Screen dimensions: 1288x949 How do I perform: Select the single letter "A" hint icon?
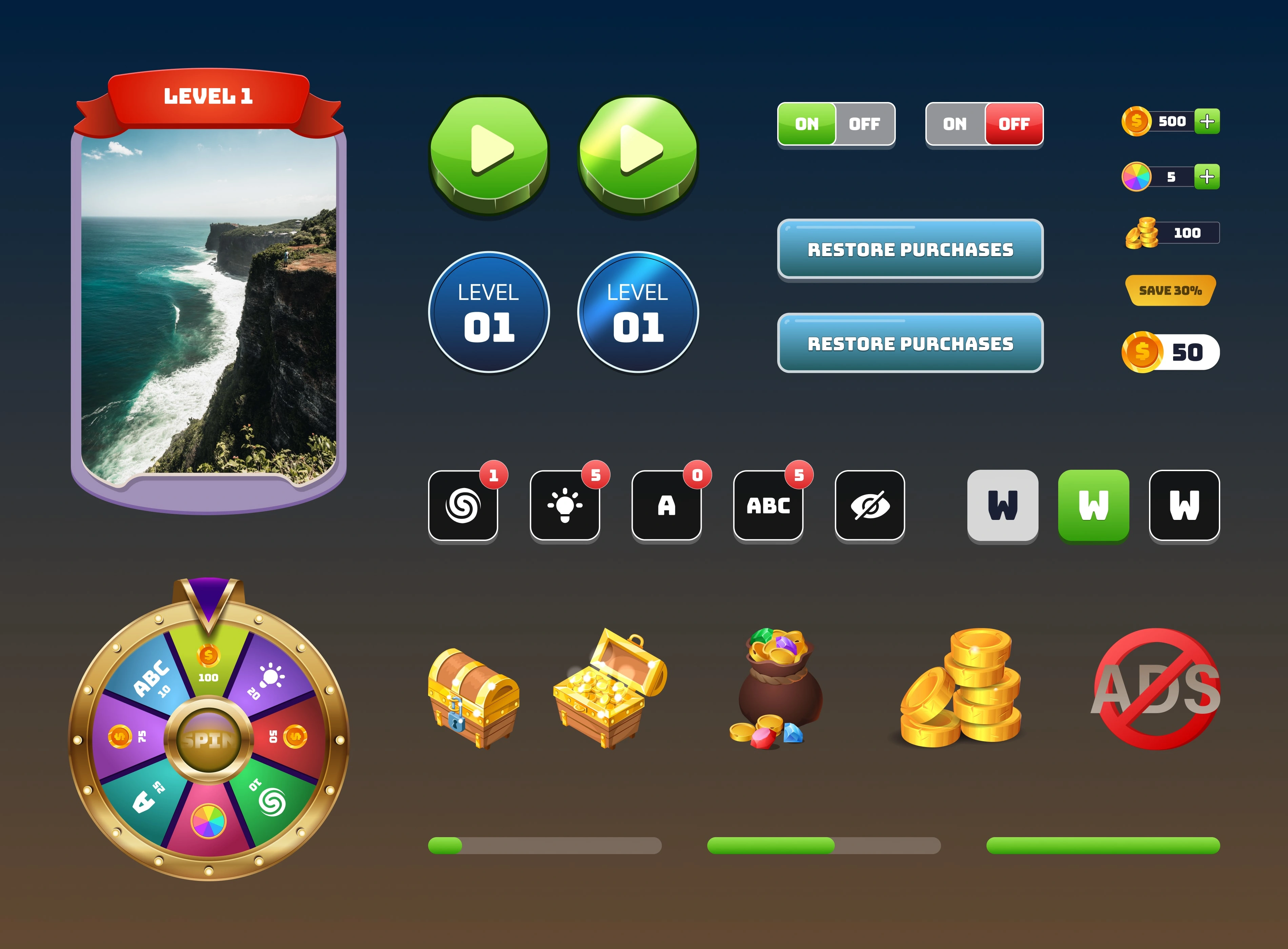667,507
